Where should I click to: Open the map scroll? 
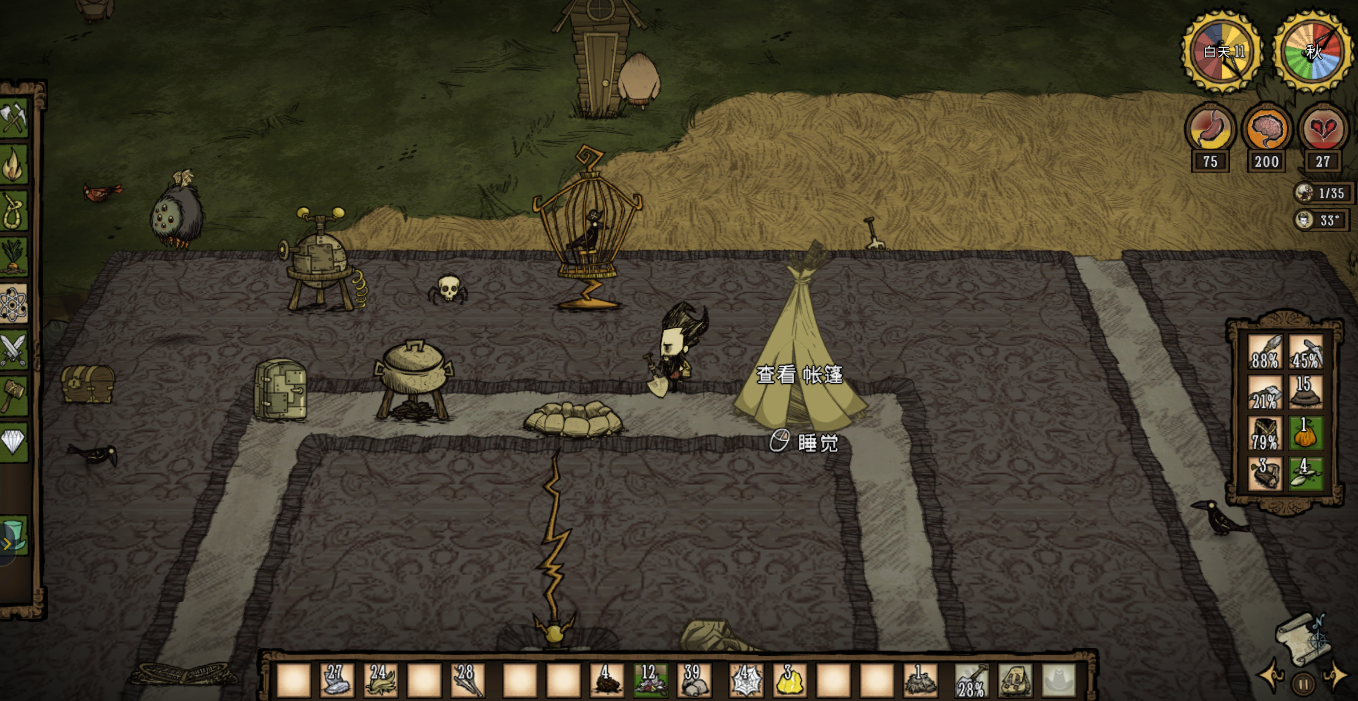pyautogui.click(x=1301, y=636)
